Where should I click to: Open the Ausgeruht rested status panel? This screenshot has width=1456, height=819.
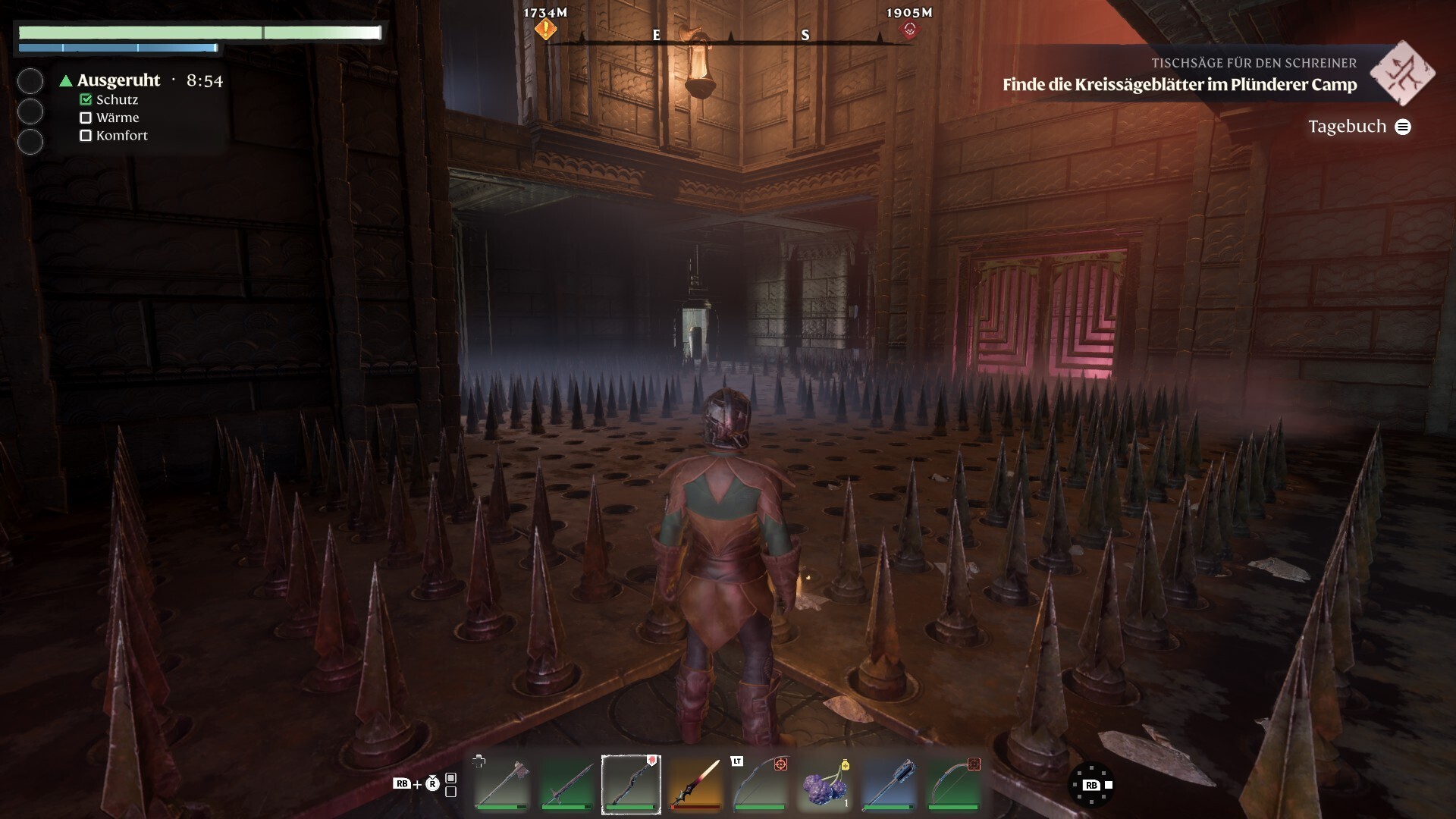[119, 80]
